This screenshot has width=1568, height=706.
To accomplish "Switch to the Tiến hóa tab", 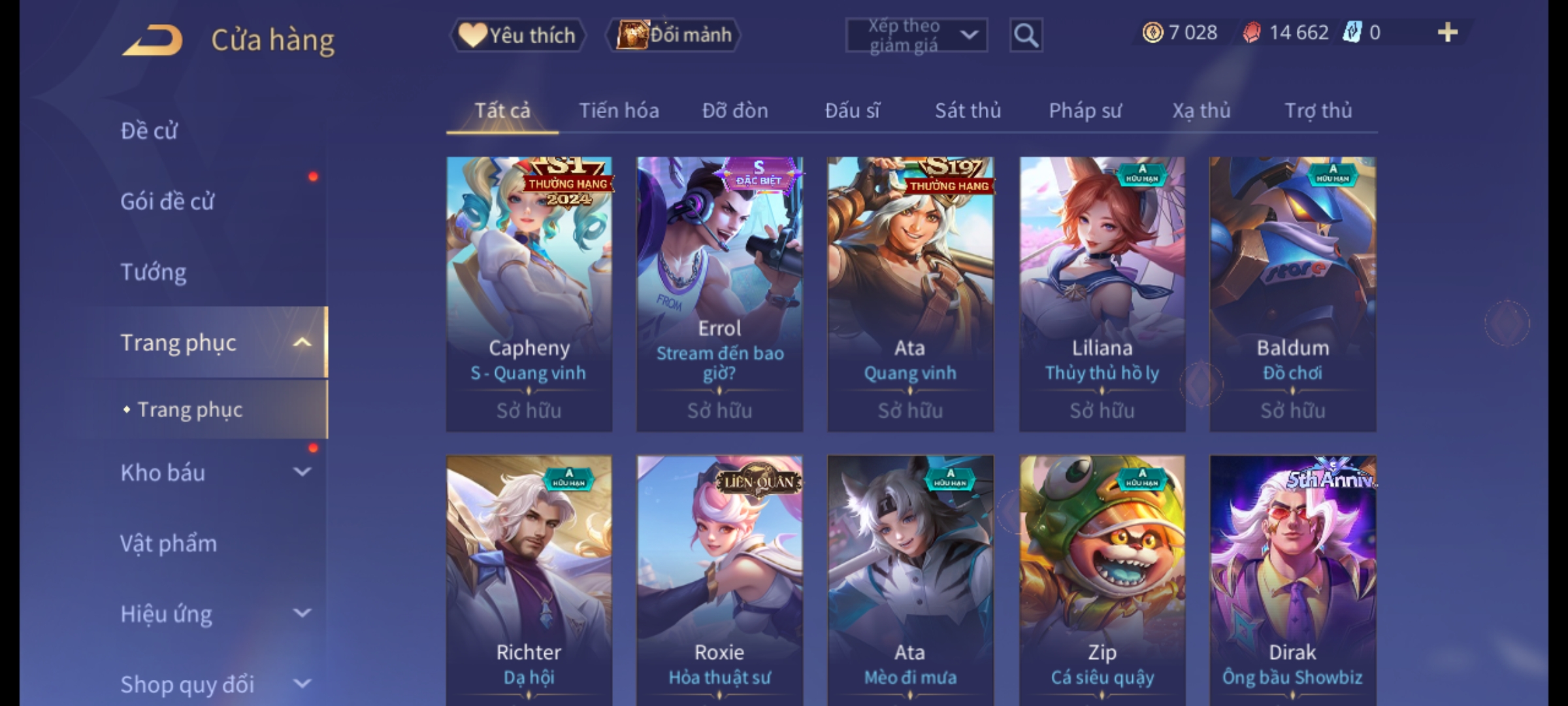I will click(x=619, y=110).
